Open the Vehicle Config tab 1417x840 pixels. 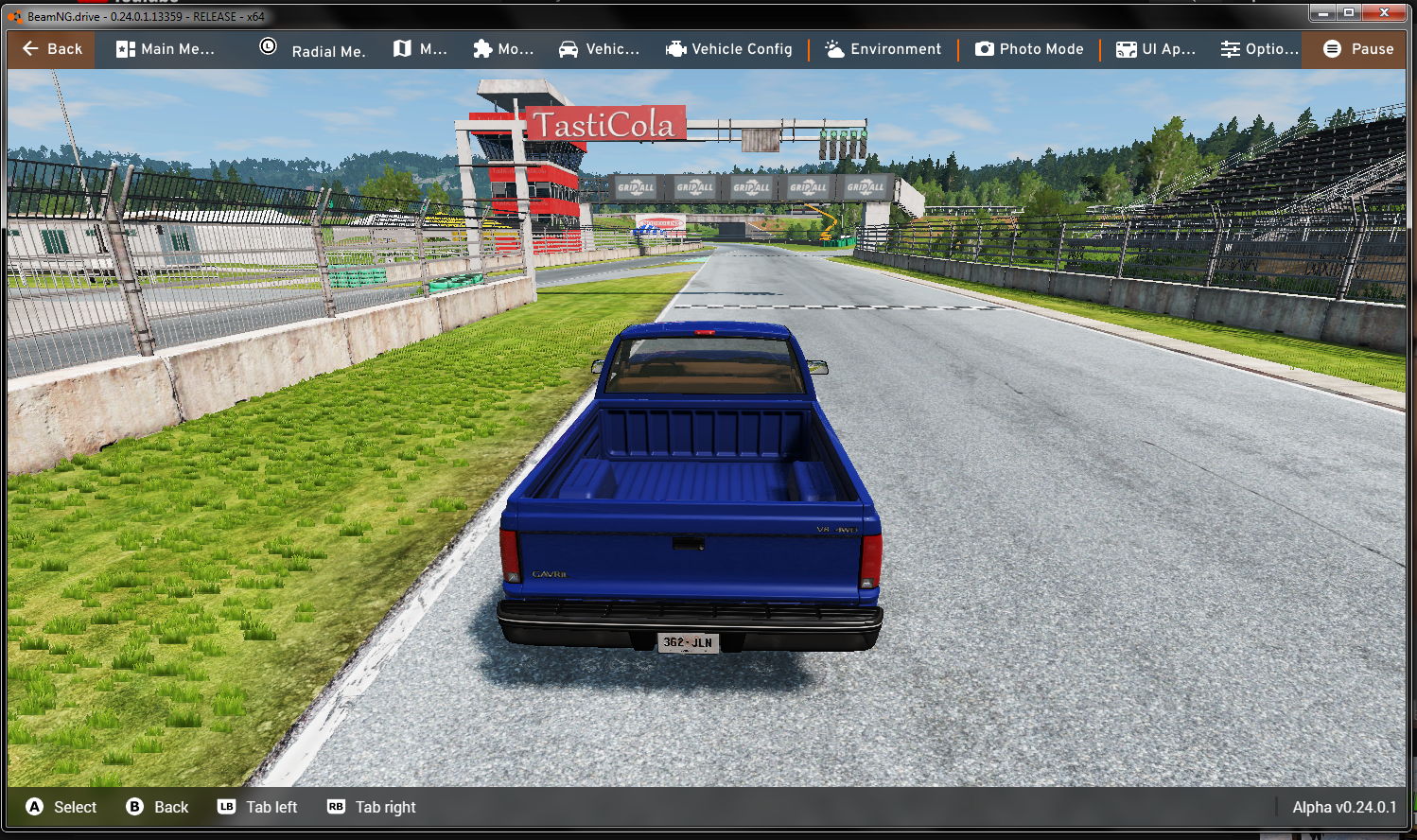pos(729,49)
